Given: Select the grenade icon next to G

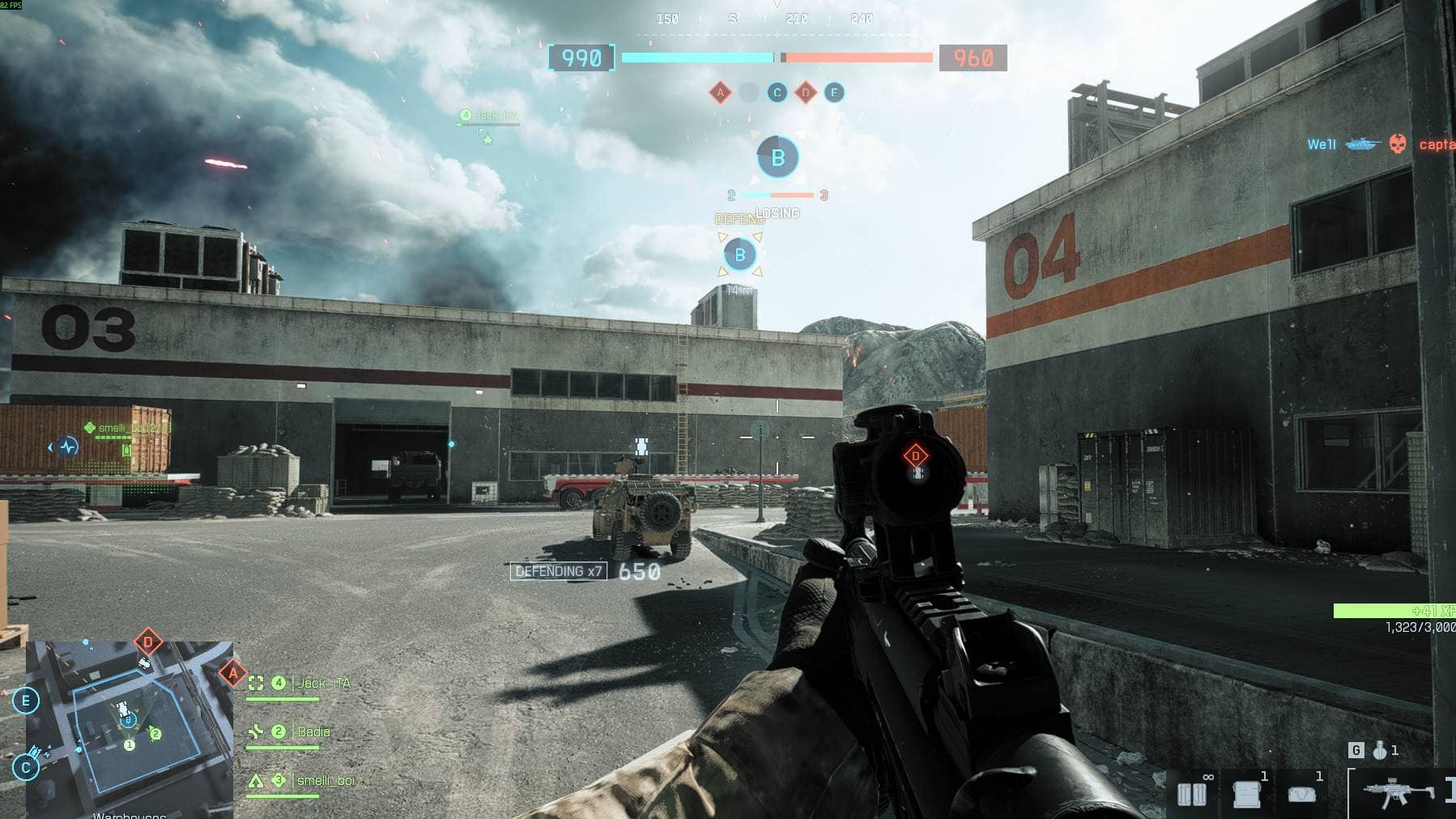Looking at the screenshot, I should pos(1380,751).
